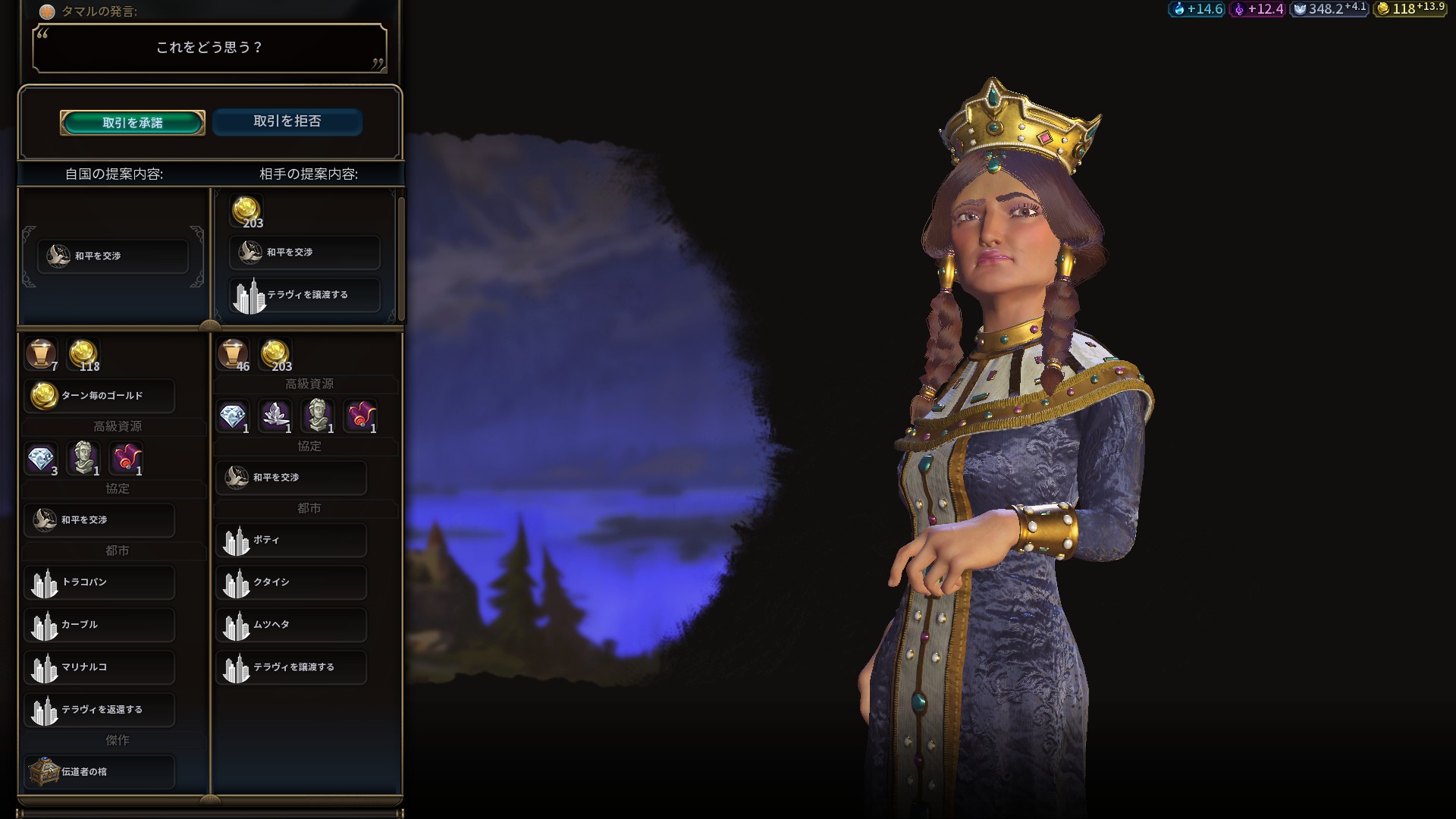Select the opponent city クタイシ
The height and width of the screenshot is (819, 1456).
(x=291, y=582)
